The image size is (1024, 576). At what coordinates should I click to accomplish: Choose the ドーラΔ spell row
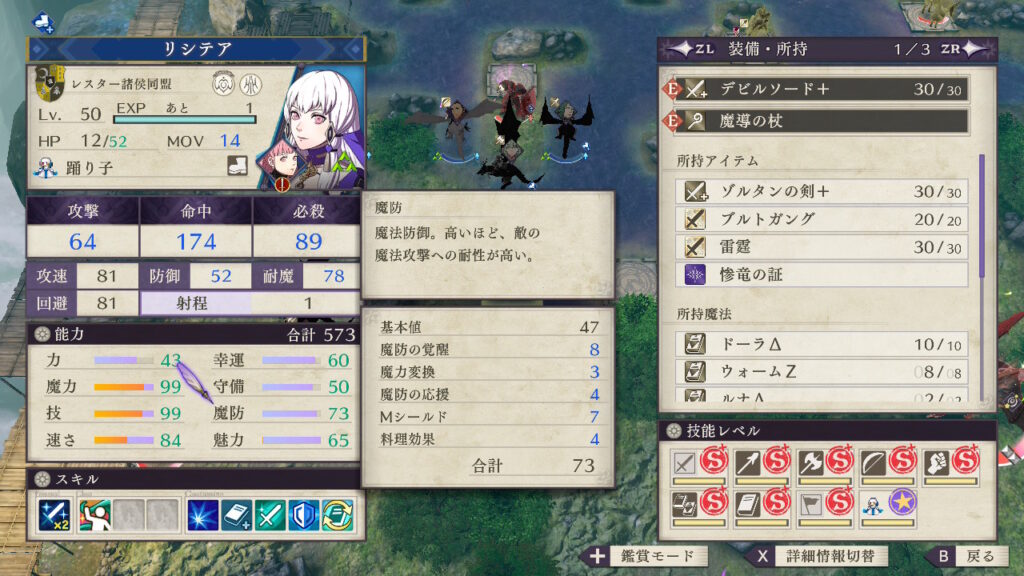pos(825,344)
